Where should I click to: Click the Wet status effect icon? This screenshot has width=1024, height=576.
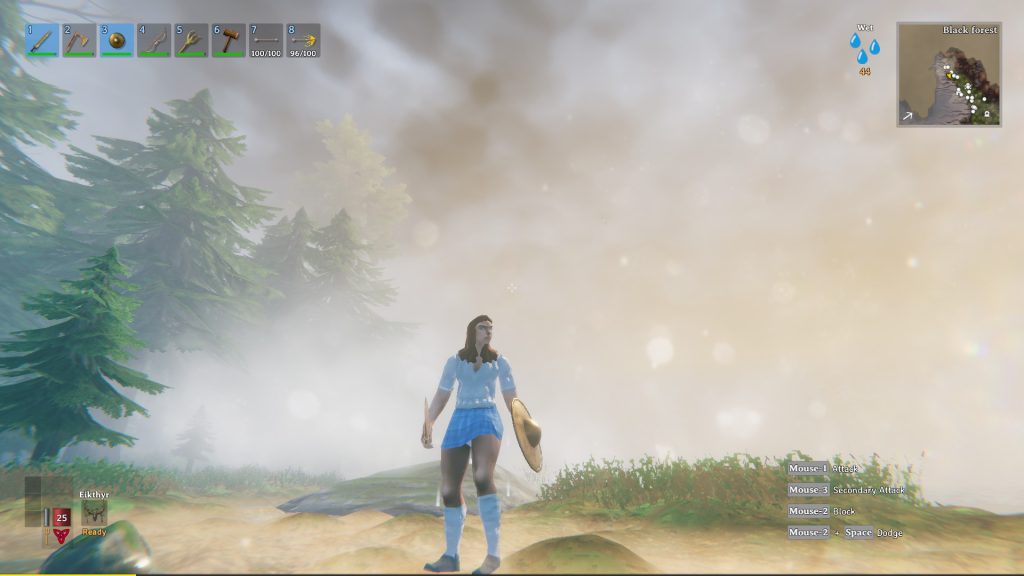coord(864,48)
